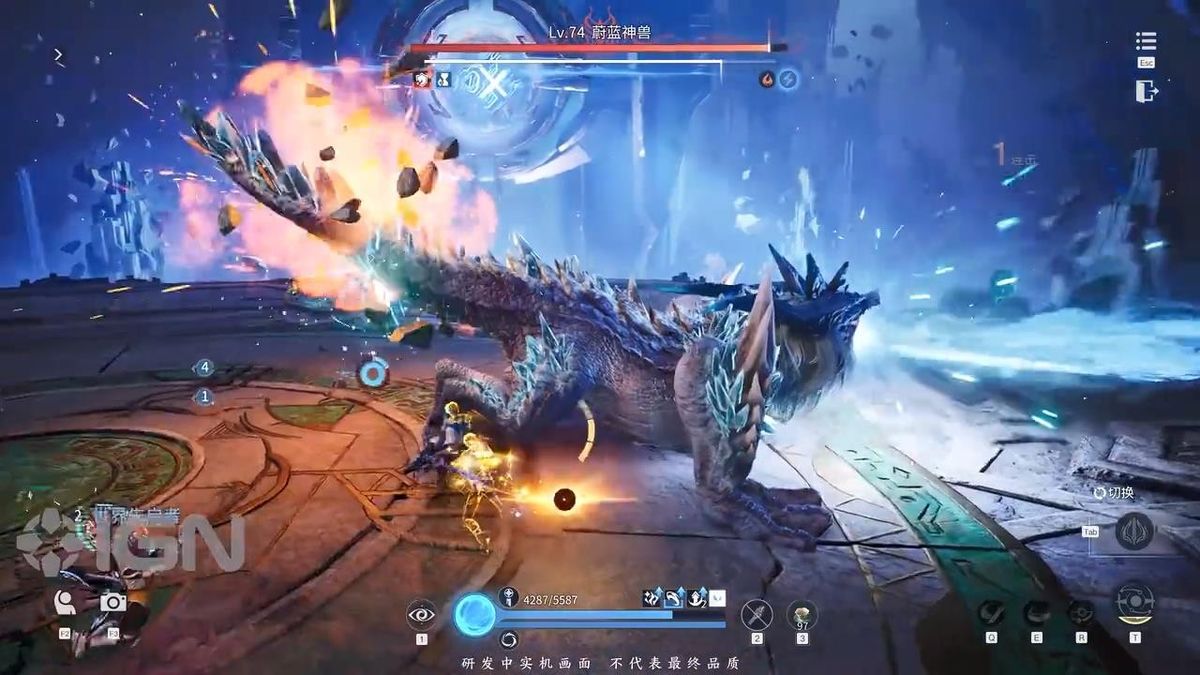This screenshot has width=1200, height=675.
Task: Open the list menu icon
Action: pos(1146,41)
